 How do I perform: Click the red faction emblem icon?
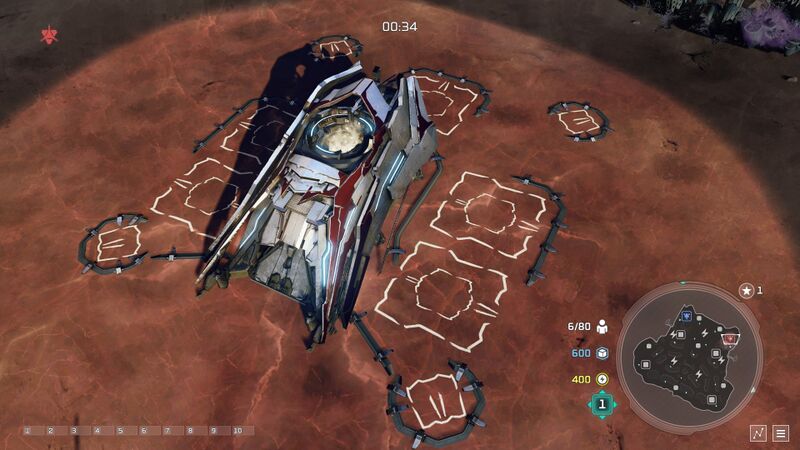(48, 36)
